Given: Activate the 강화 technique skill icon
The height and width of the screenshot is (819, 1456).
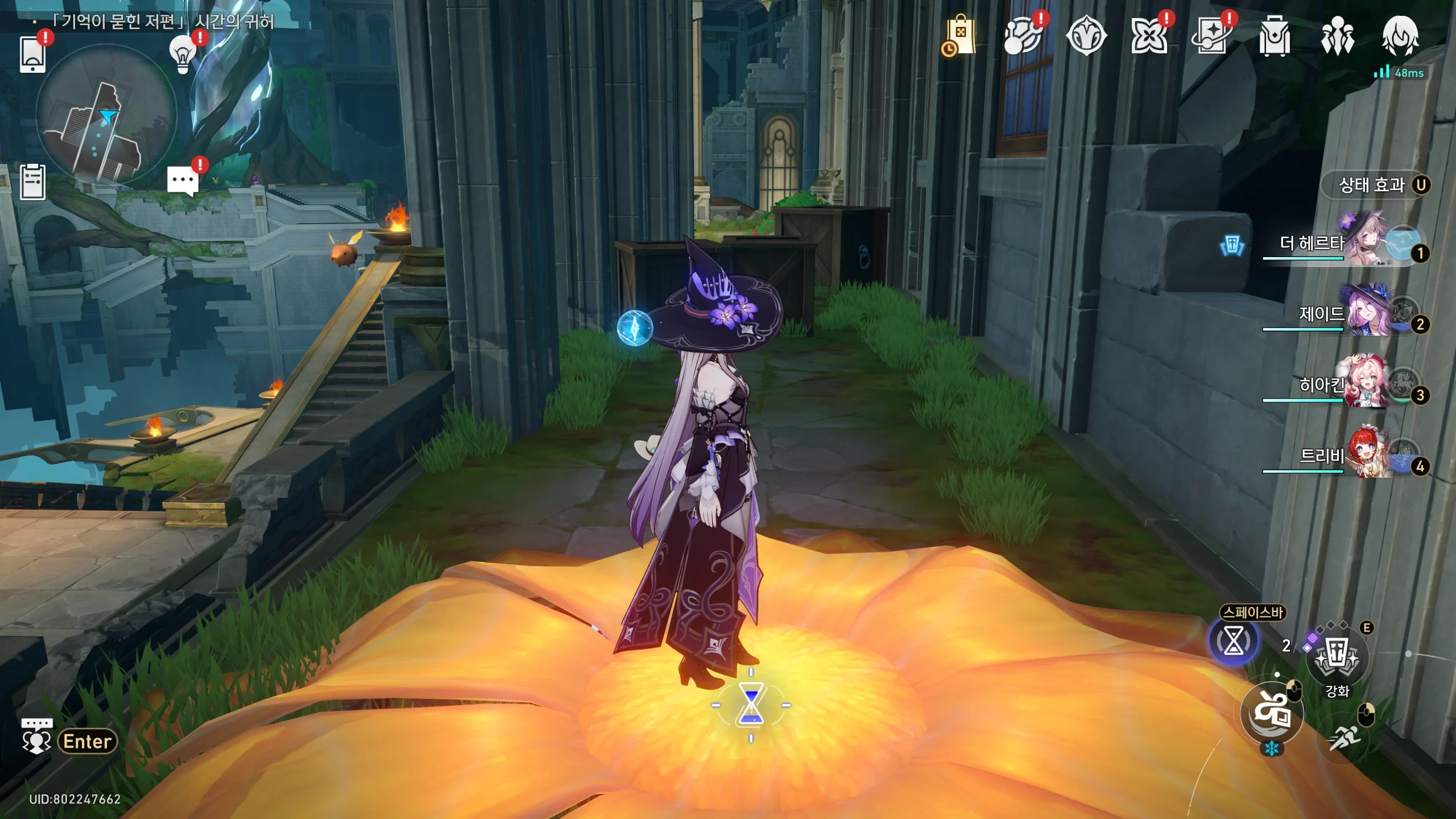Looking at the screenshot, I should [1337, 659].
